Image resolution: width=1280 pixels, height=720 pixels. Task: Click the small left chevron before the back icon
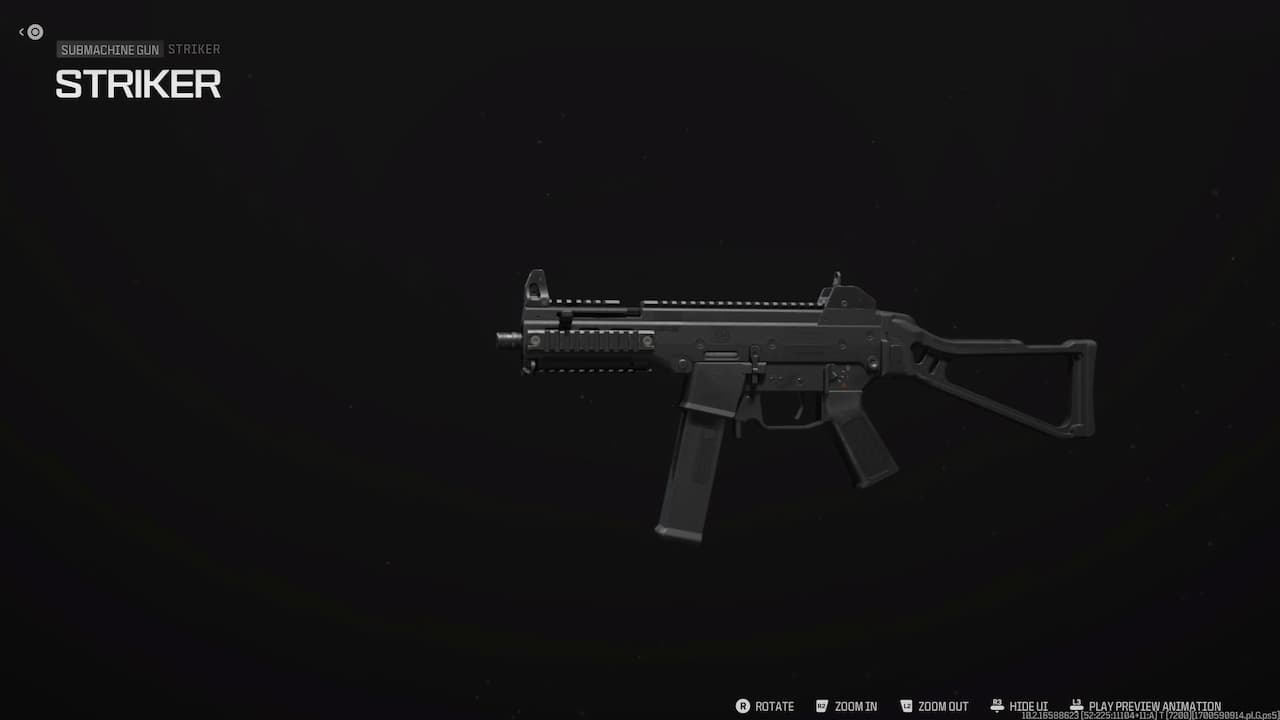(21, 32)
